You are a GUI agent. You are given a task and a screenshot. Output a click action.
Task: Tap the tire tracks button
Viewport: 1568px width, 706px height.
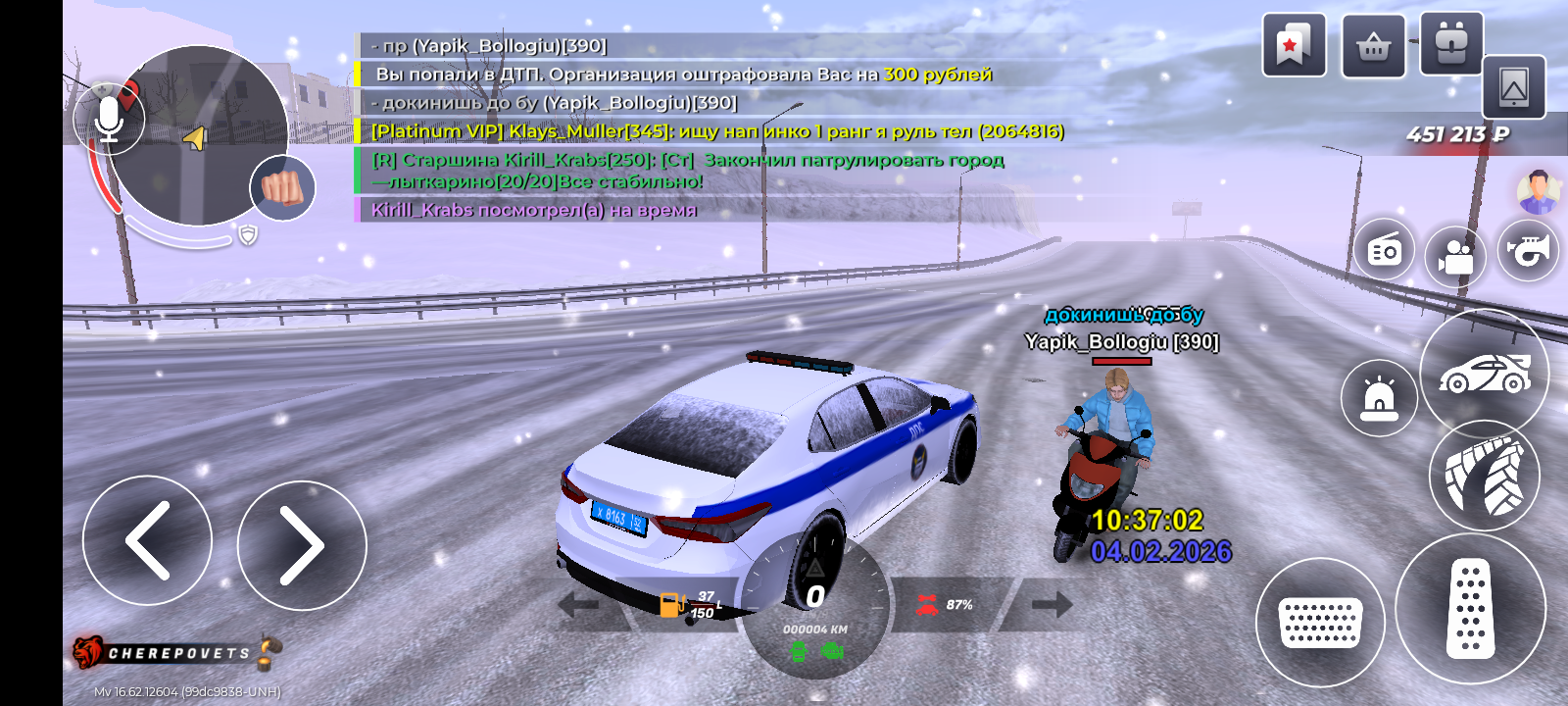[1484, 477]
